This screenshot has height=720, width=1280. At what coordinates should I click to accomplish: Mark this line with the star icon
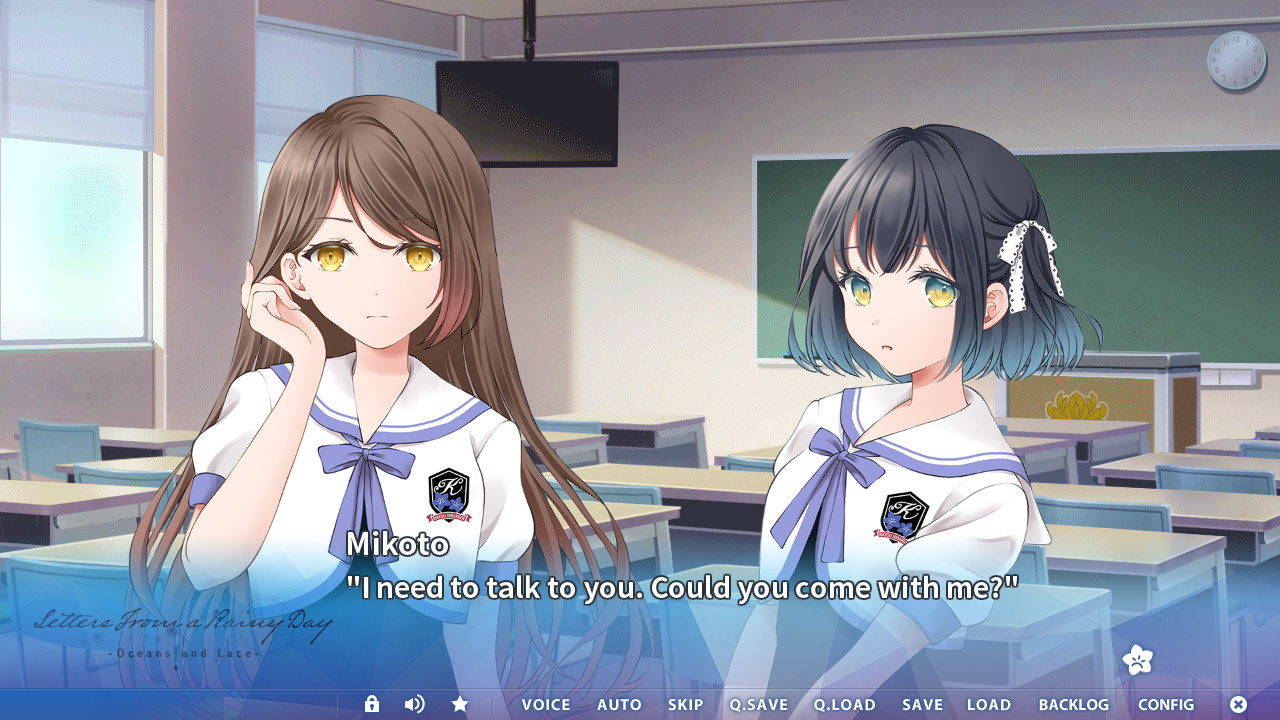460,704
